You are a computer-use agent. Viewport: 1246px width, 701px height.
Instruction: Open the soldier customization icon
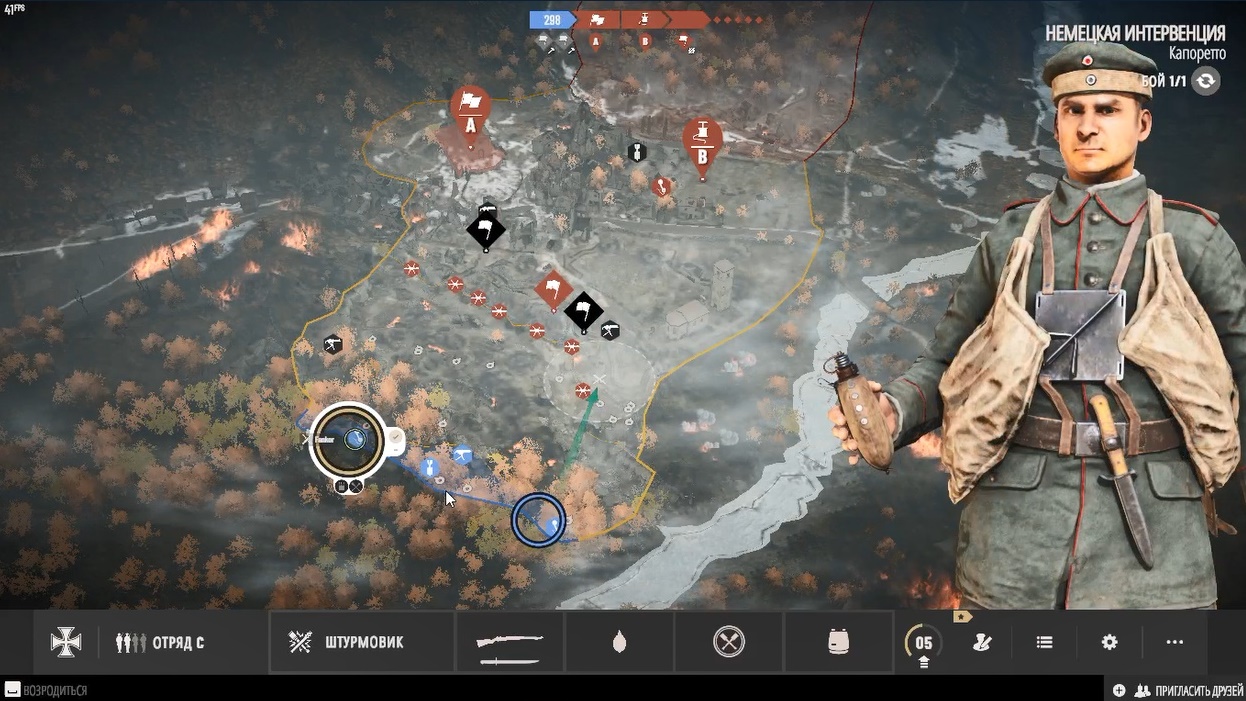pyautogui.click(x=982, y=642)
